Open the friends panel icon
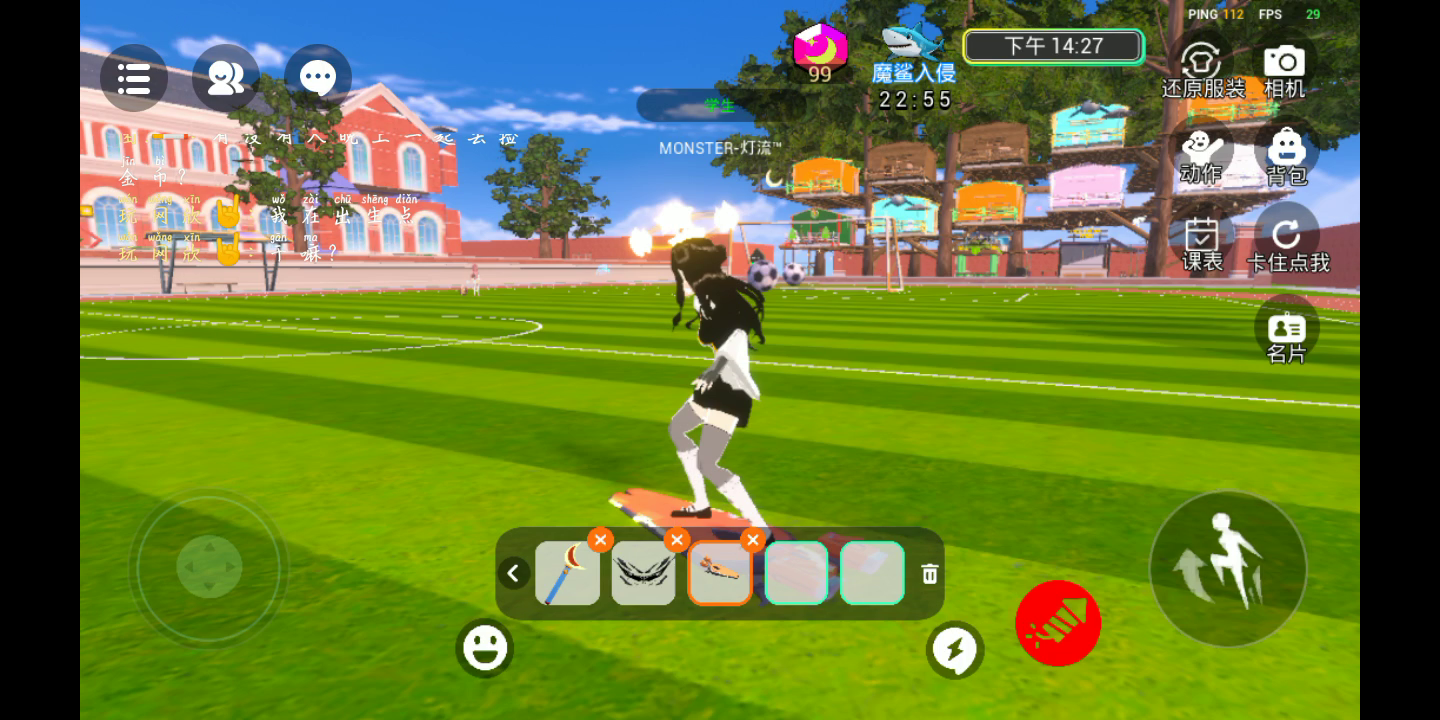Viewport: 1440px width, 720px height. click(x=226, y=78)
